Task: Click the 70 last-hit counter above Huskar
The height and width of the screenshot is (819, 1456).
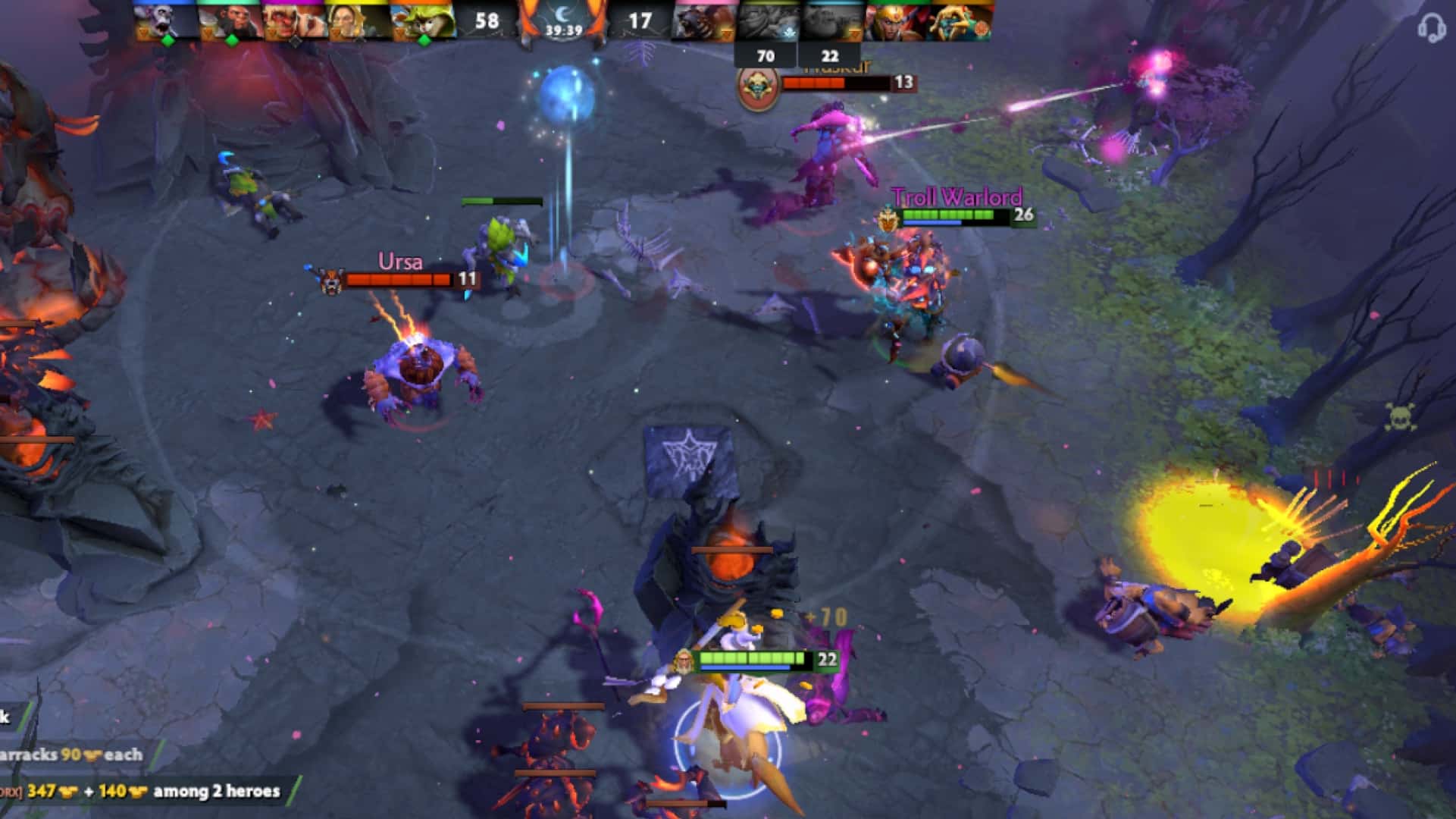Action: point(767,55)
